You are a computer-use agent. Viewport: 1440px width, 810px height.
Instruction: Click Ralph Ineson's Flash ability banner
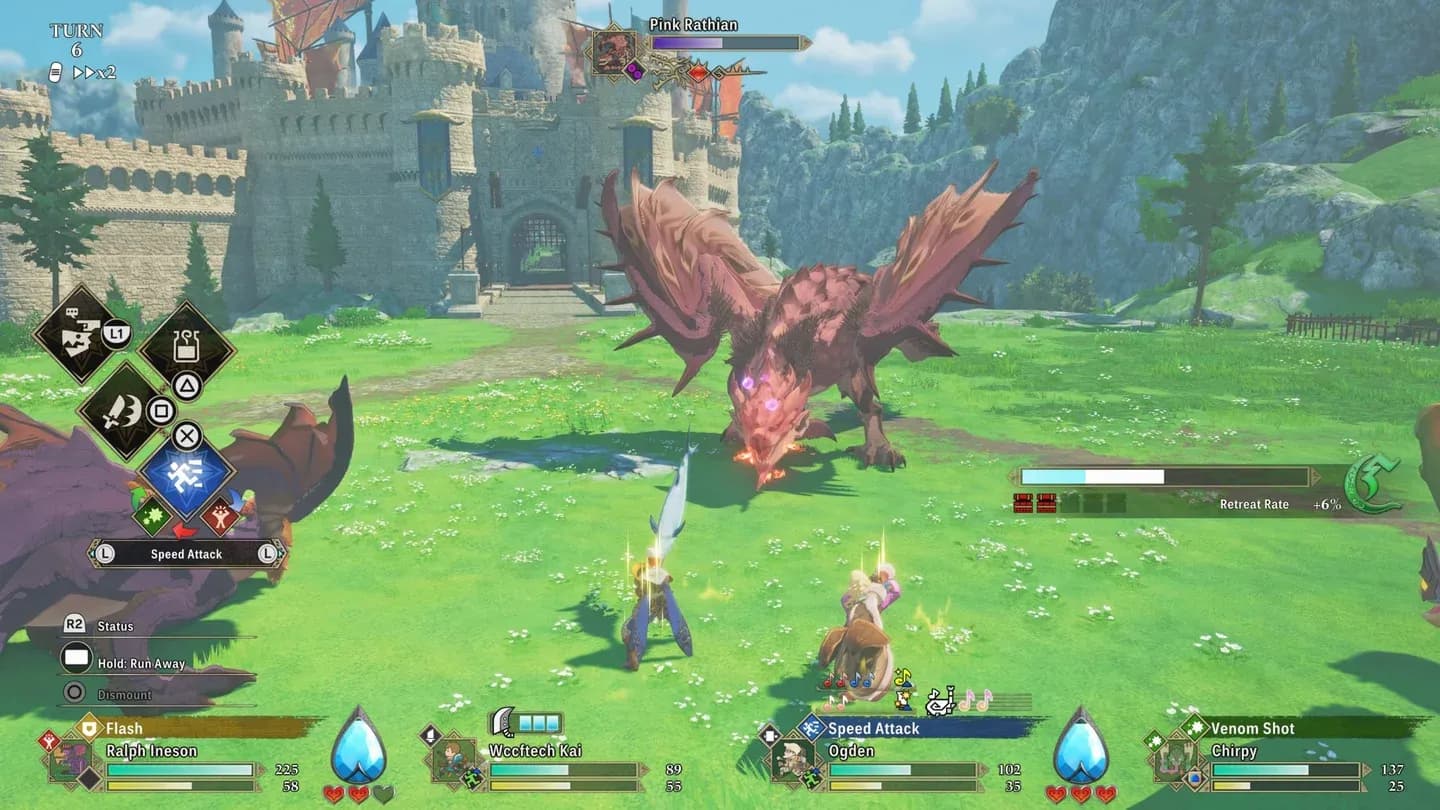(x=125, y=727)
